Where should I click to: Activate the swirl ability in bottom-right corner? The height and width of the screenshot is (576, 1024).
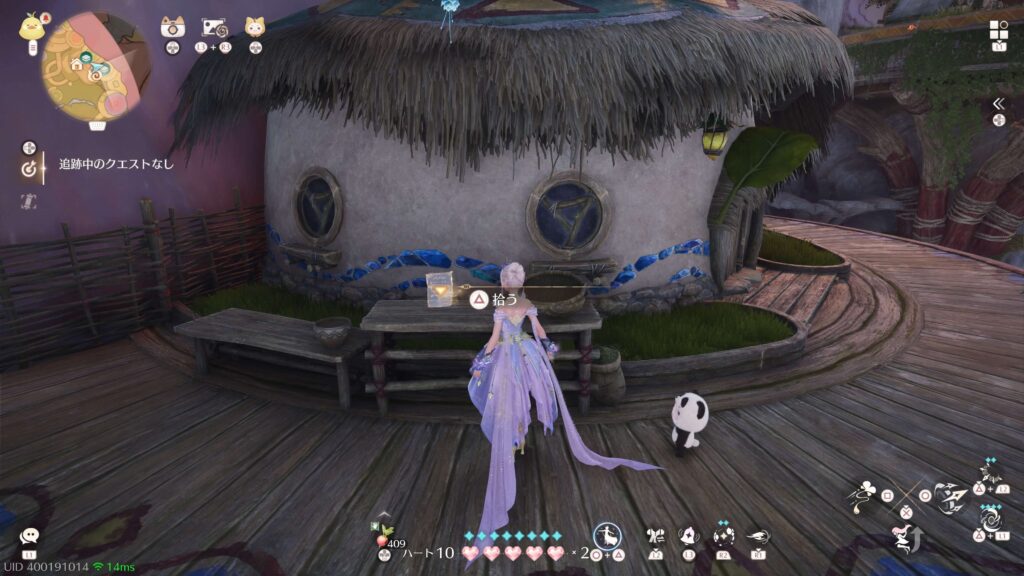tap(991, 520)
